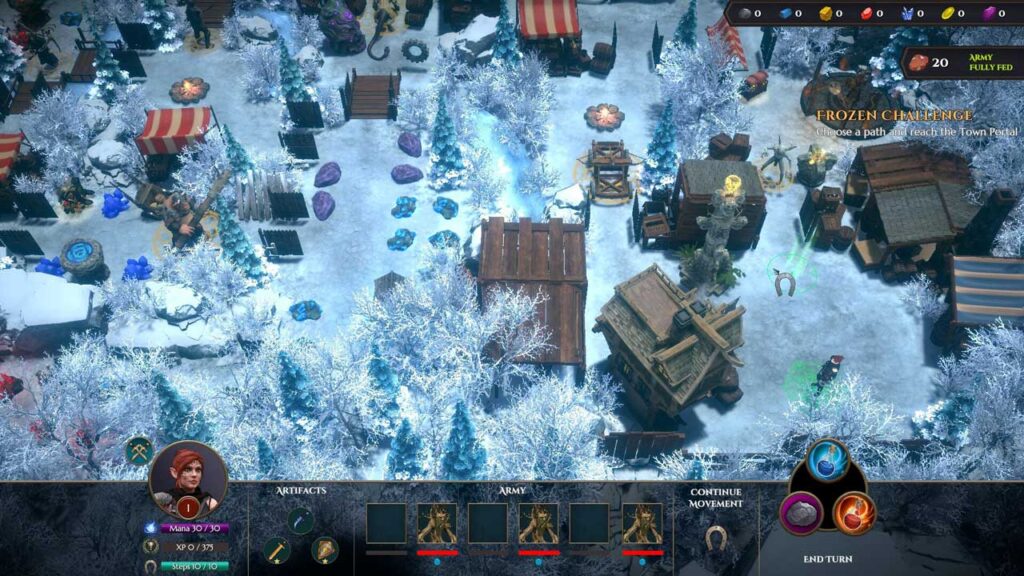Open the red-haired hero portrait
The width and height of the screenshot is (1024, 576).
tap(187, 477)
